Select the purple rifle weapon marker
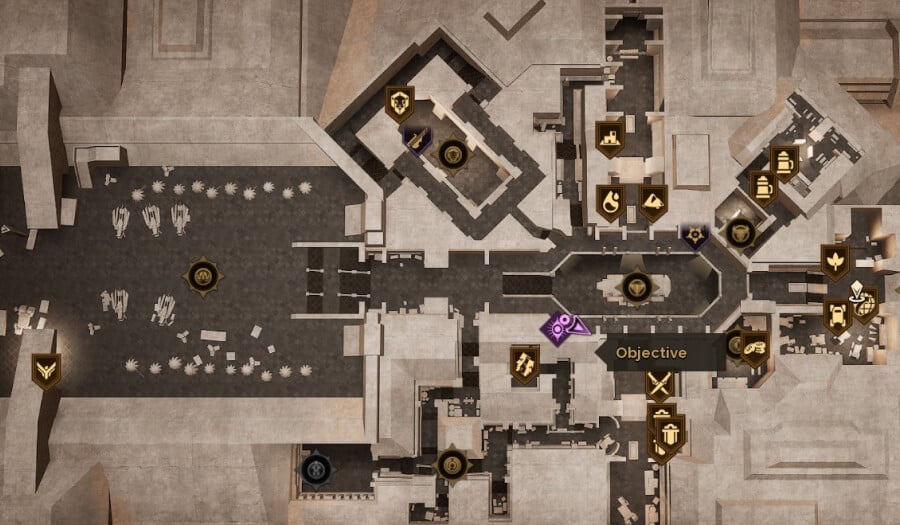900x525 pixels. click(x=417, y=139)
